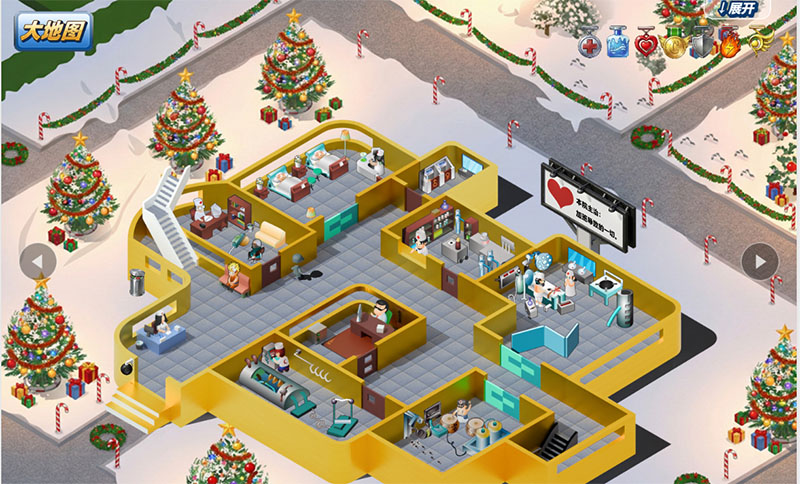Screen dimensions: 800x484
Task: Expand the panel with the 展开 button
Action: click(741, 9)
